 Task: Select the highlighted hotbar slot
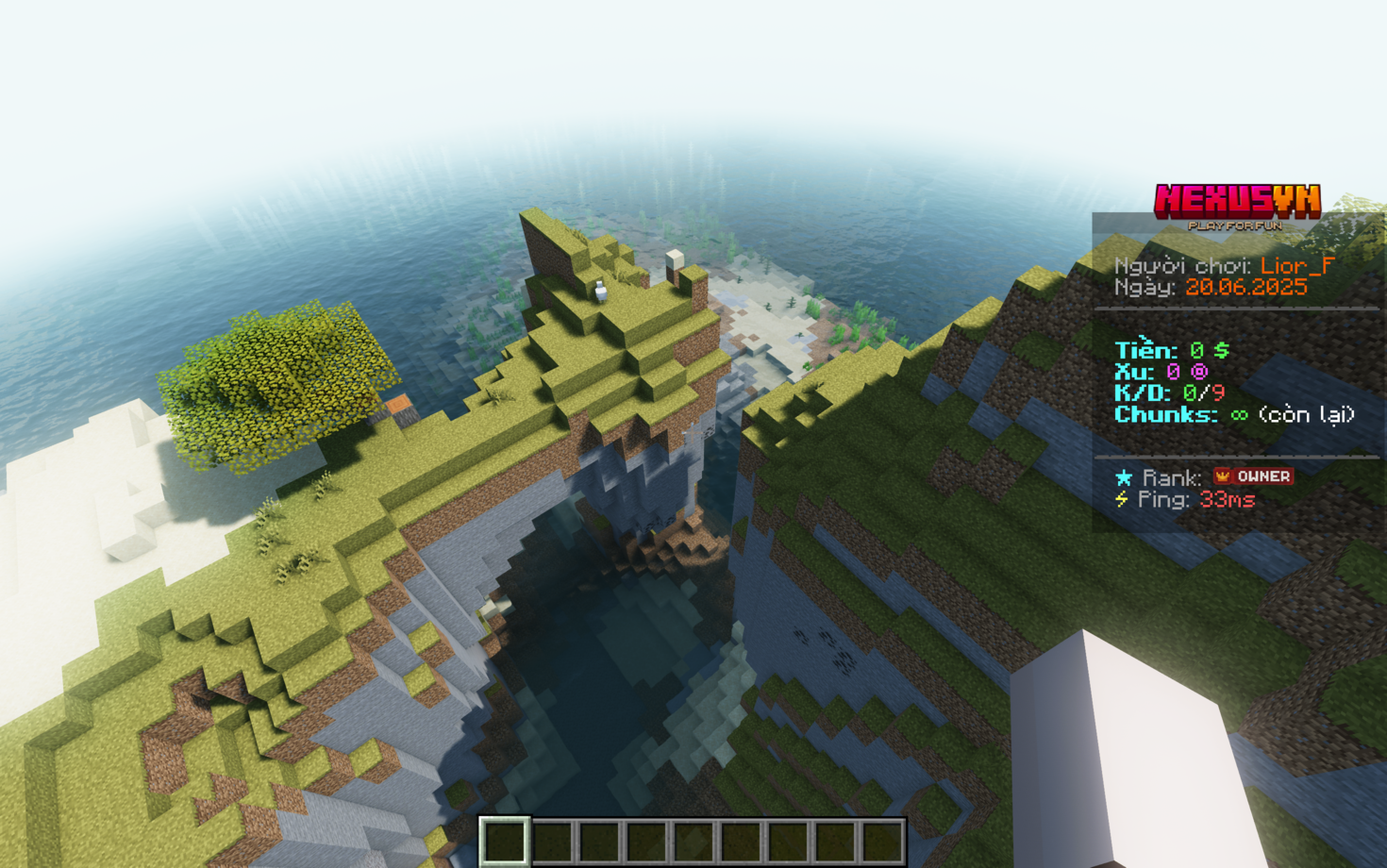tap(505, 841)
